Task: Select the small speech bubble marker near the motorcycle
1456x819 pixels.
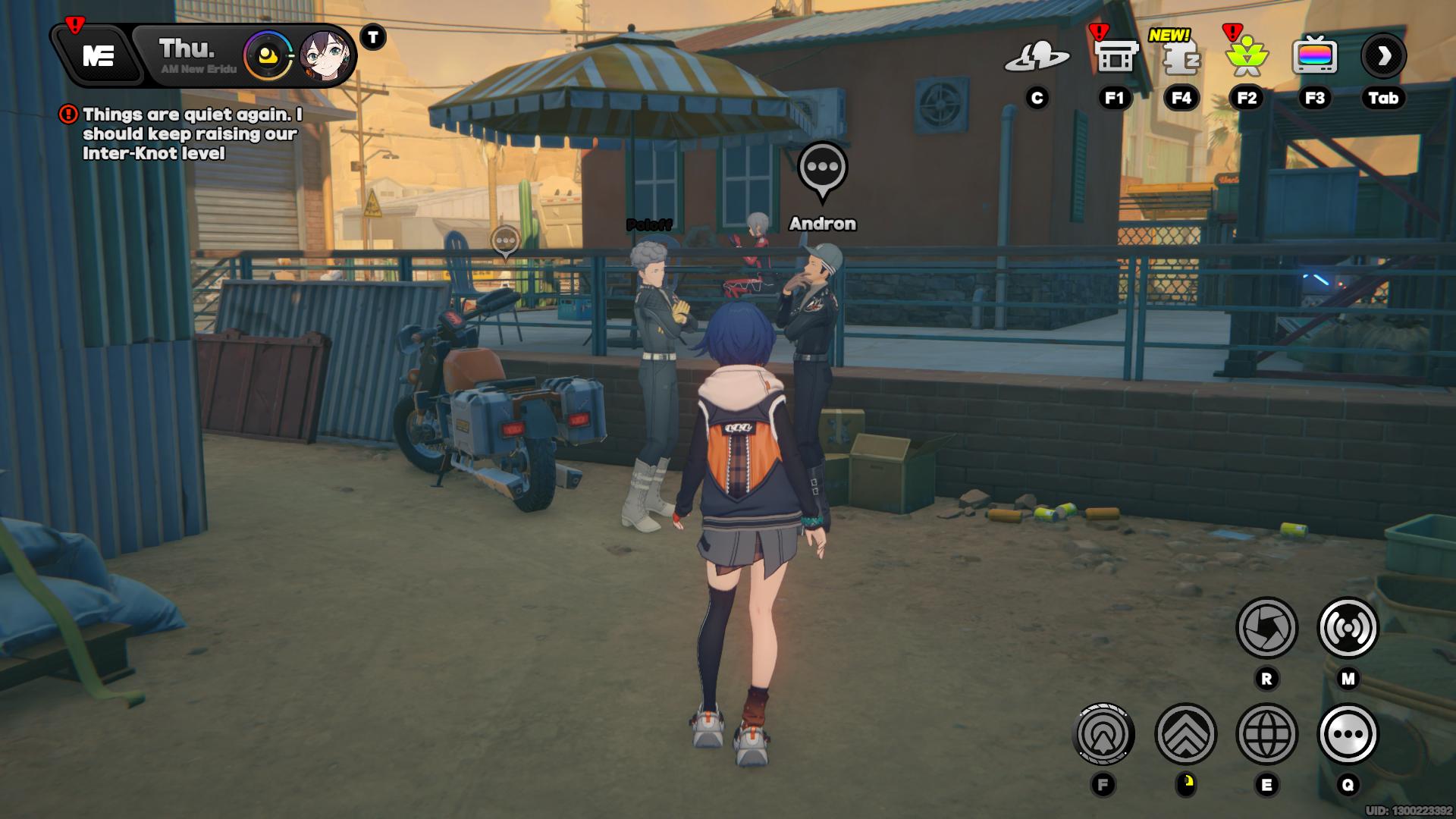Action: [505, 242]
